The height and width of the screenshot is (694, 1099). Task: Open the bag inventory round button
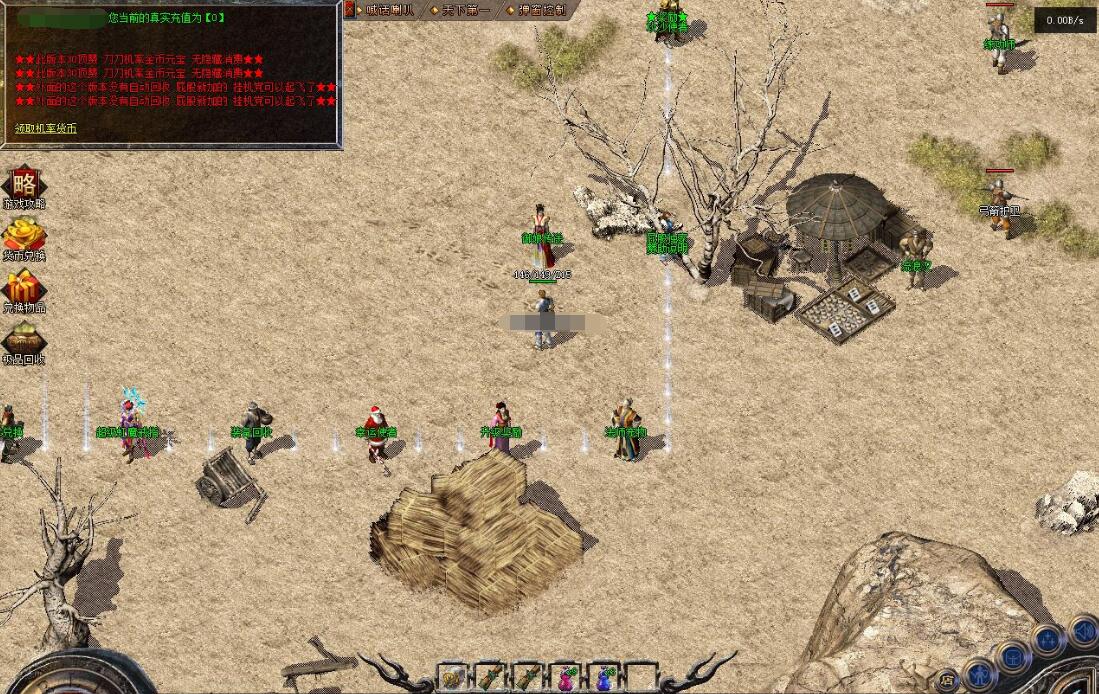tap(1014, 658)
